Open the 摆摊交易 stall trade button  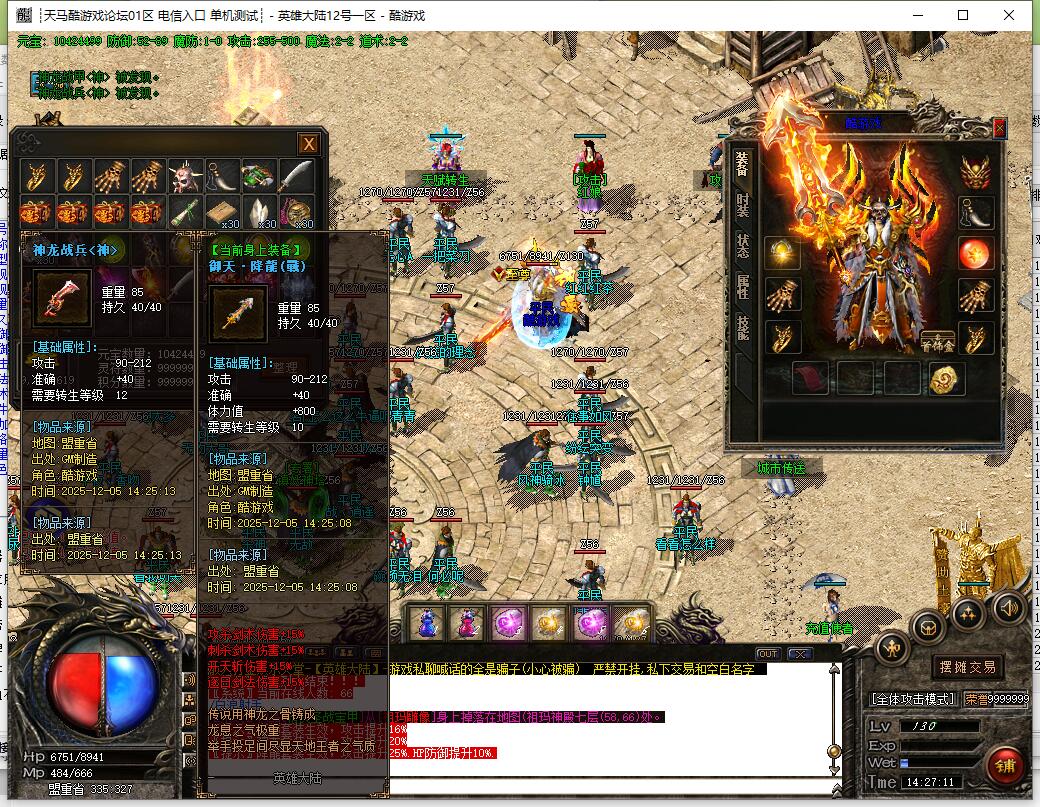pyautogui.click(x=966, y=667)
